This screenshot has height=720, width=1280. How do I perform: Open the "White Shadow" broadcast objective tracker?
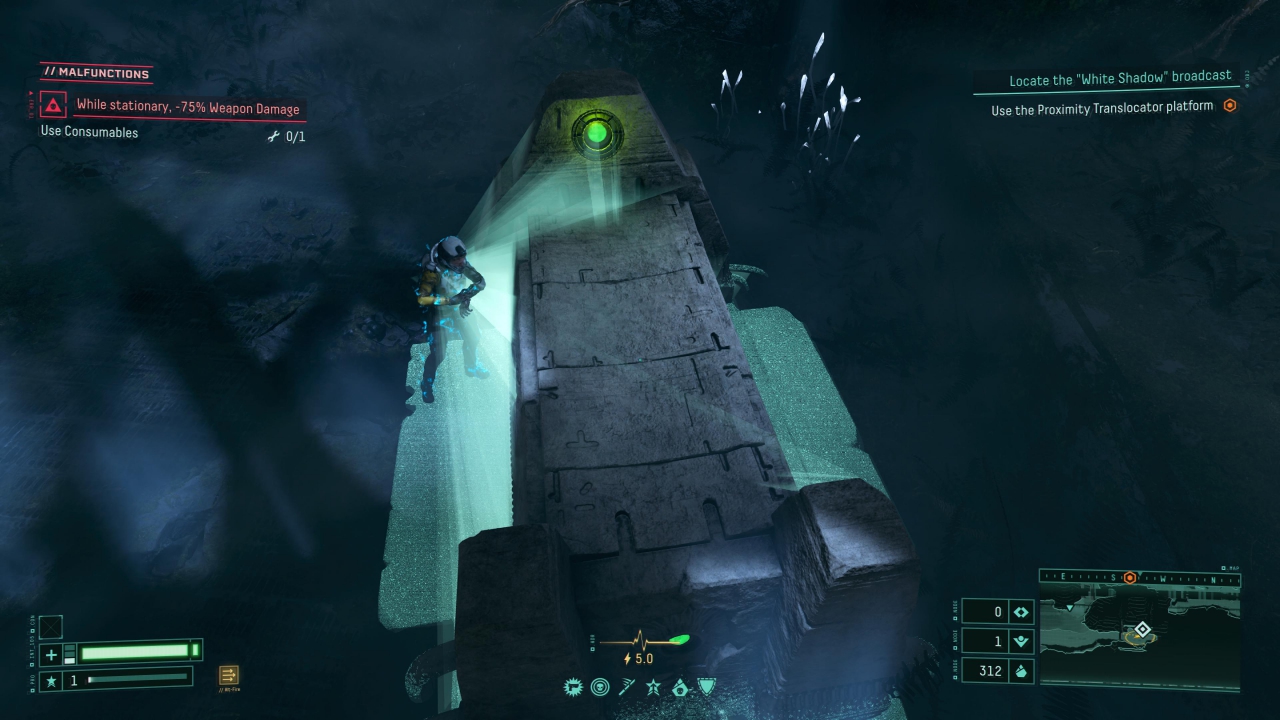coord(1119,79)
